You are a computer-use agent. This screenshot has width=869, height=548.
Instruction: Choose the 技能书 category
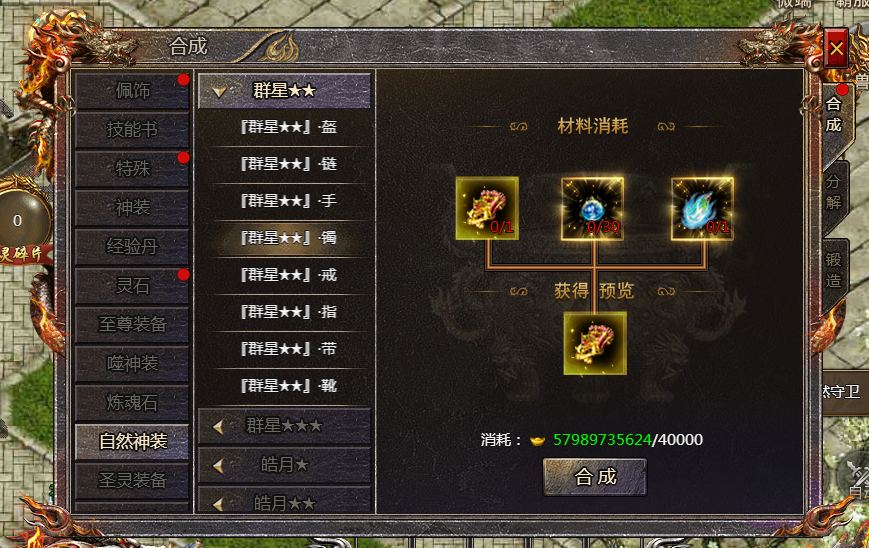point(132,129)
